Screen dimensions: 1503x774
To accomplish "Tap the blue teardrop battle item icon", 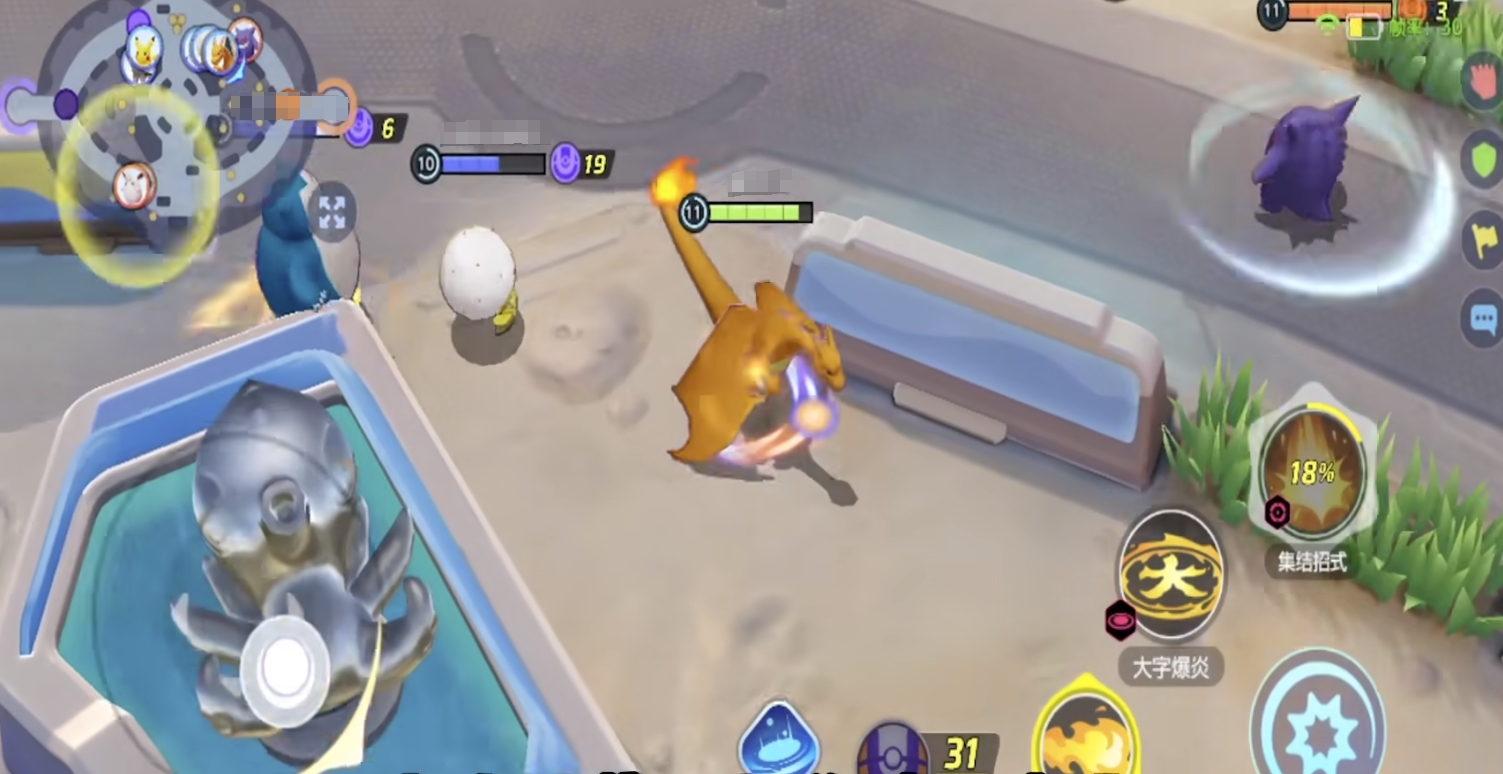I will point(778,742).
